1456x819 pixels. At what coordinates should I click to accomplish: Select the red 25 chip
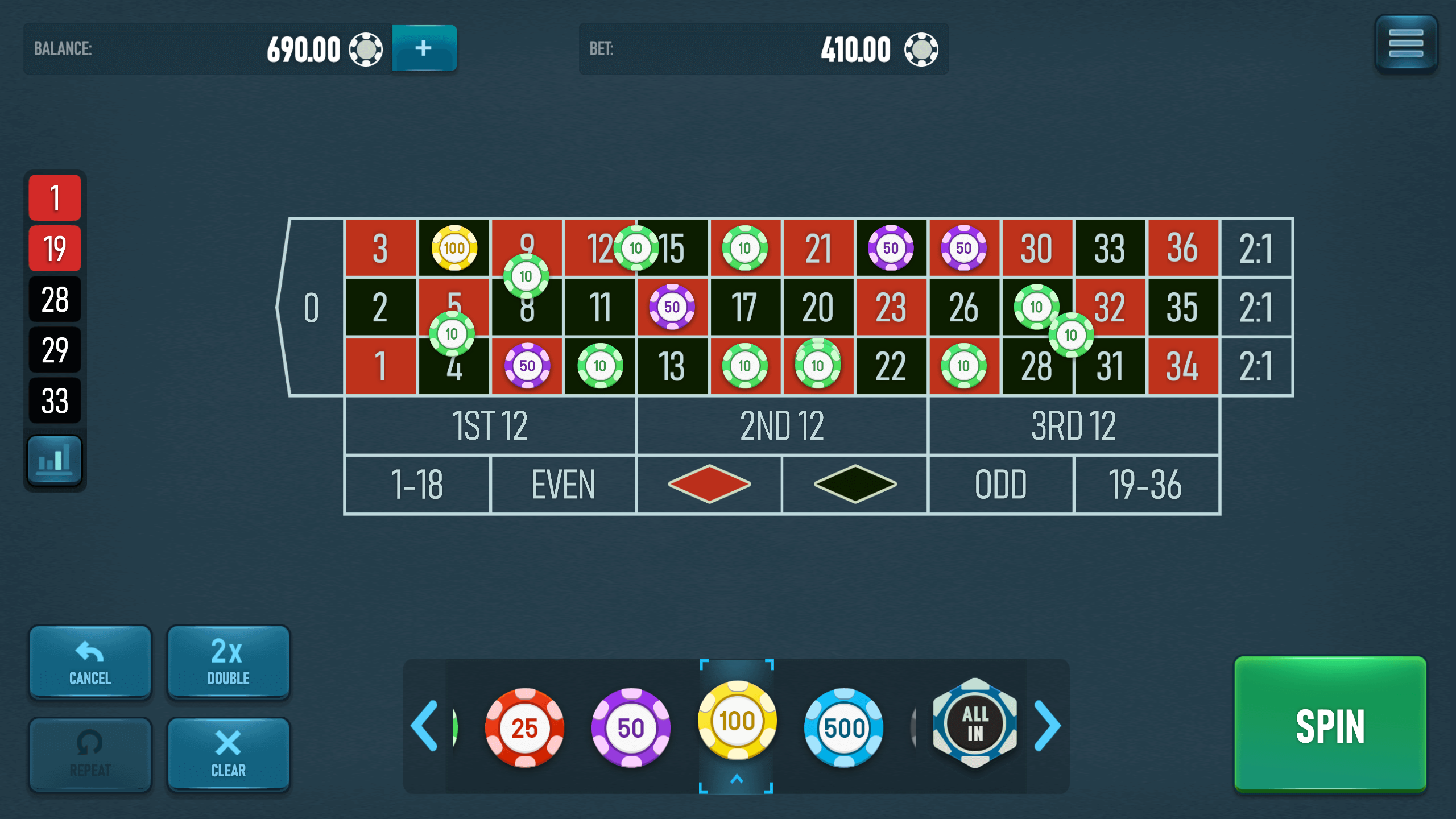coord(524,726)
